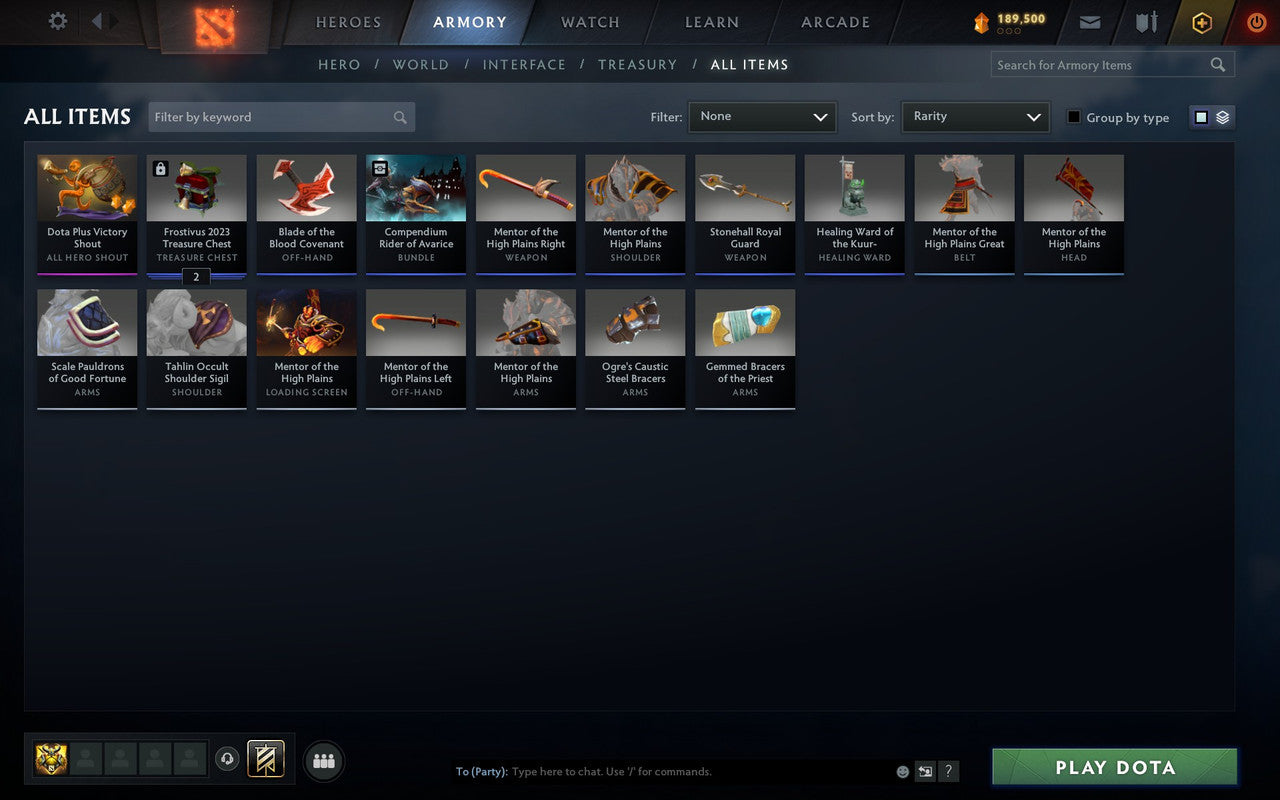The image size is (1280, 800).
Task: Open the TREASURY breadcrumb section
Action: pyautogui.click(x=637, y=64)
